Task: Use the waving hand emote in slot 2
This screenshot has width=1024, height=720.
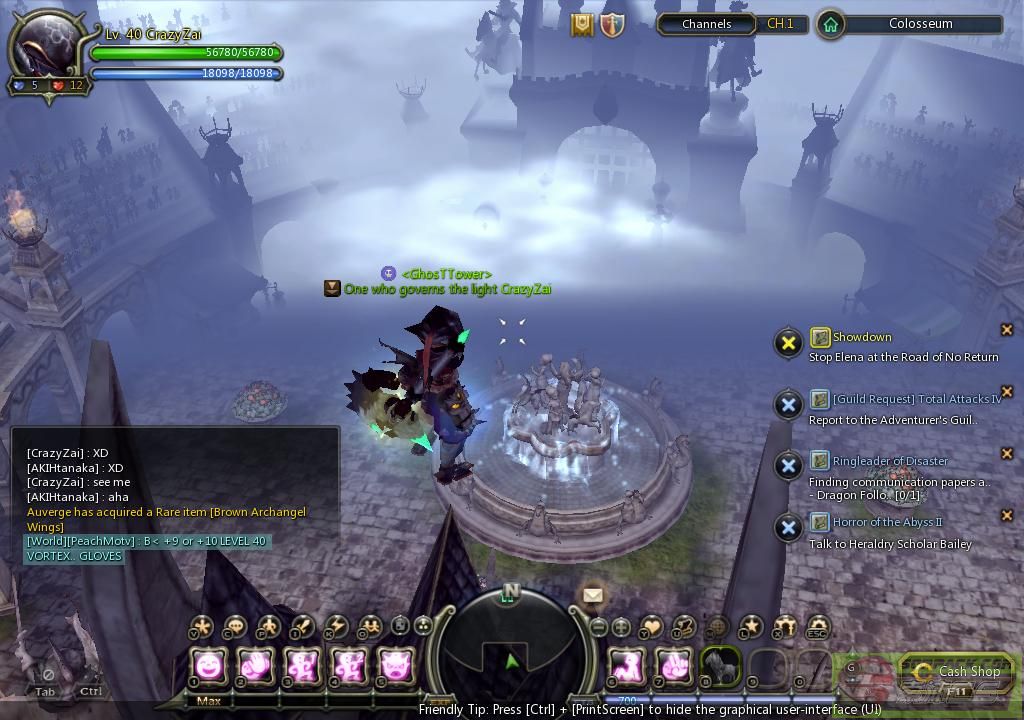Action: coord(256,665)
